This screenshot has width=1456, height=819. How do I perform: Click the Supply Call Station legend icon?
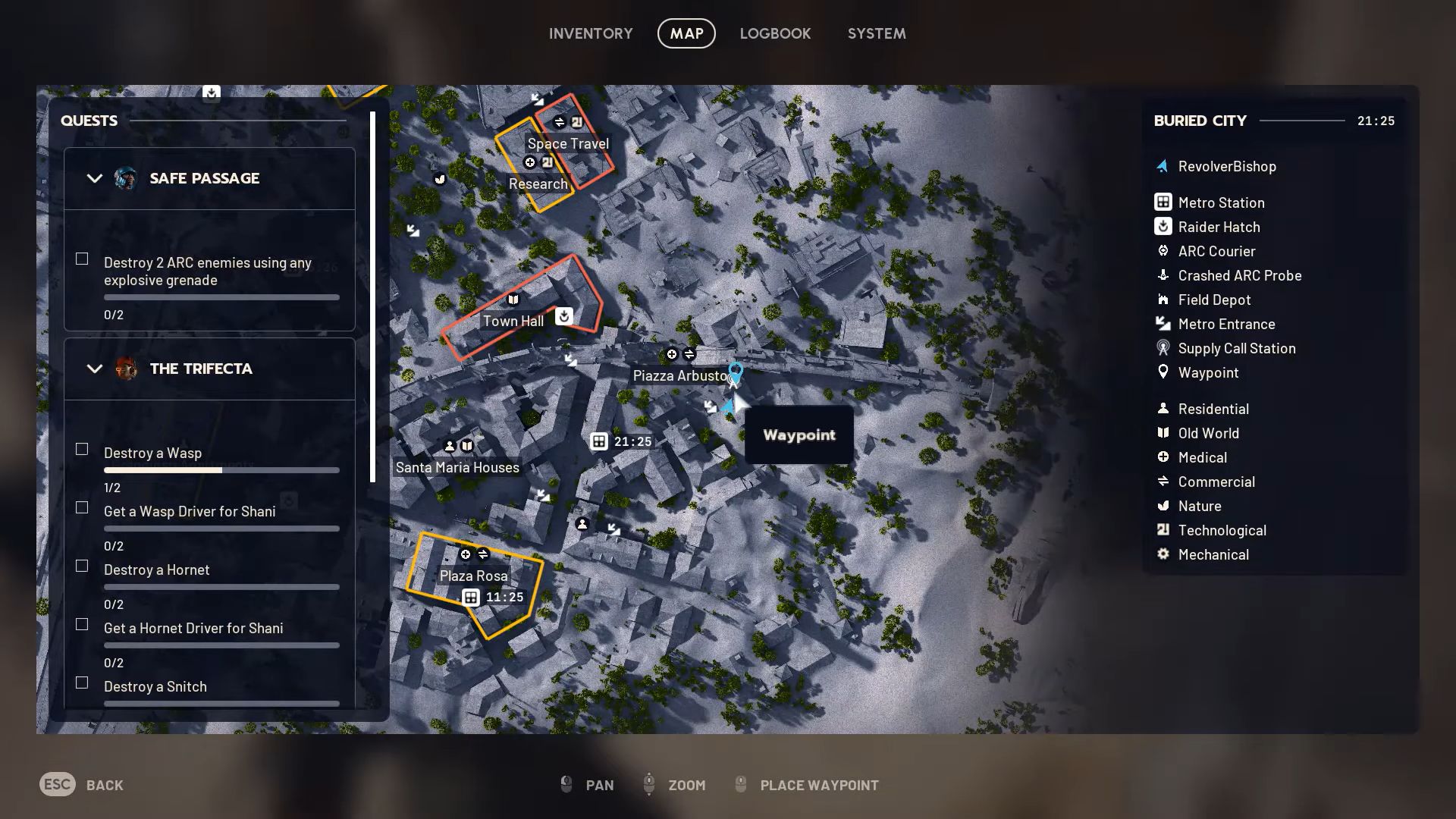1163,348
